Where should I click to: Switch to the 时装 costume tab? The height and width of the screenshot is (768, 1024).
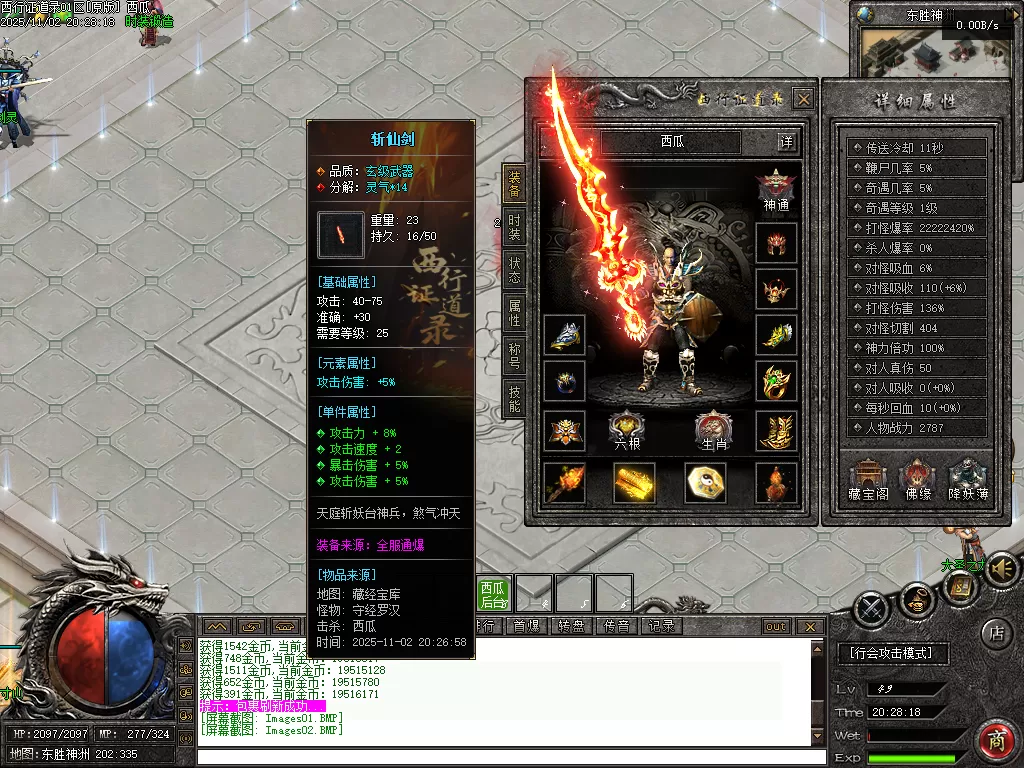(513, 227)
